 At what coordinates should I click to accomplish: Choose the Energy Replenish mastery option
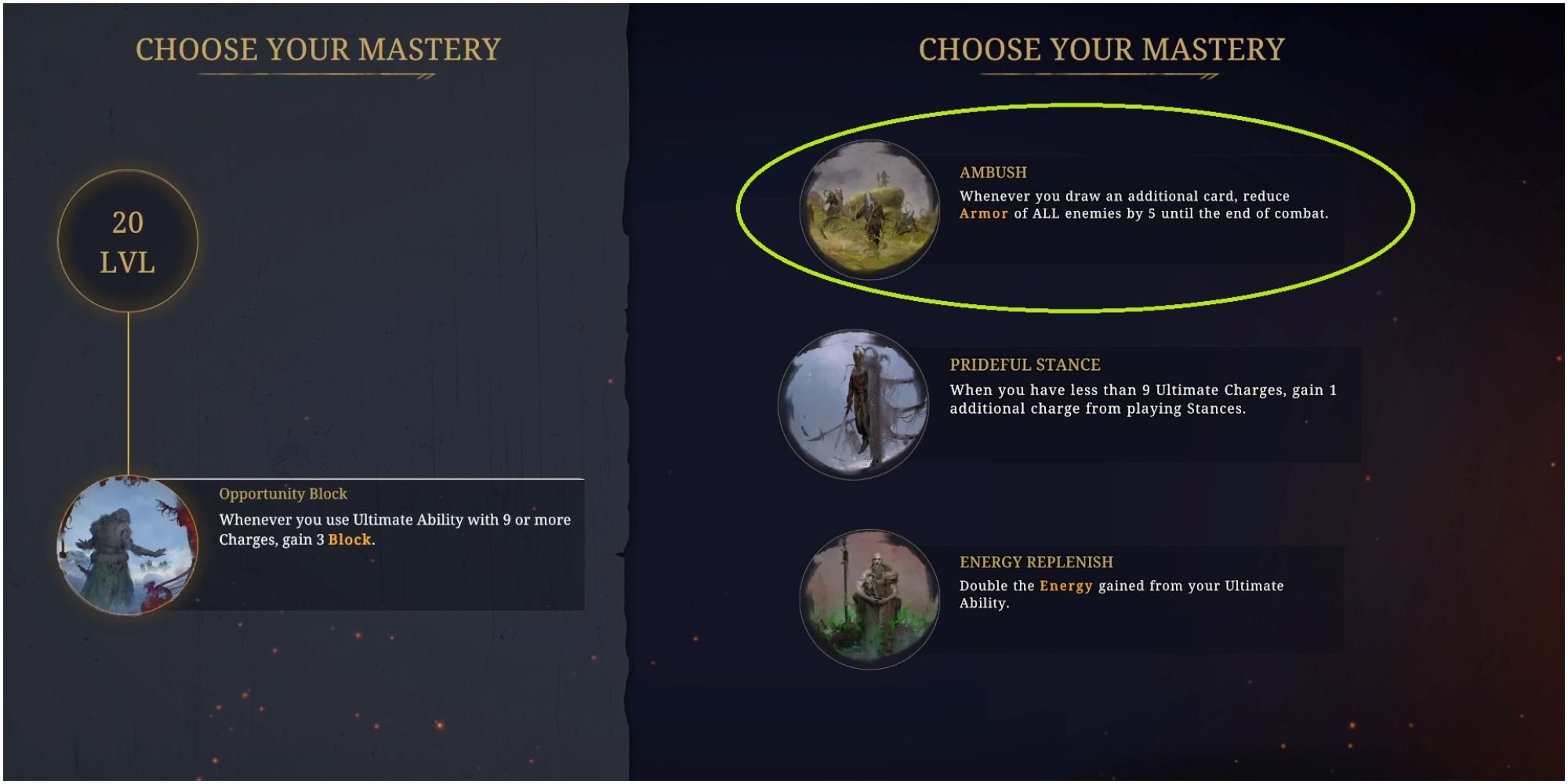[1121, 592]
